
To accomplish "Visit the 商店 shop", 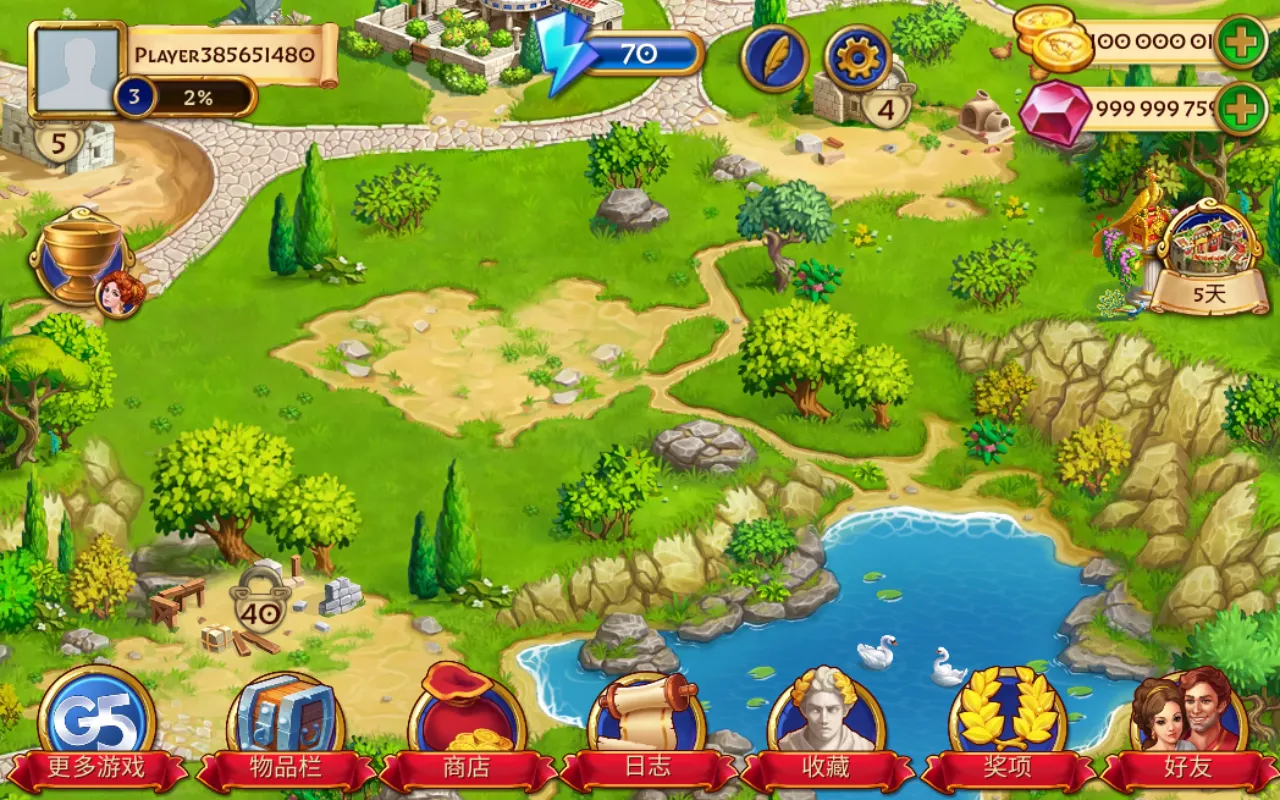I will (467, 730).
